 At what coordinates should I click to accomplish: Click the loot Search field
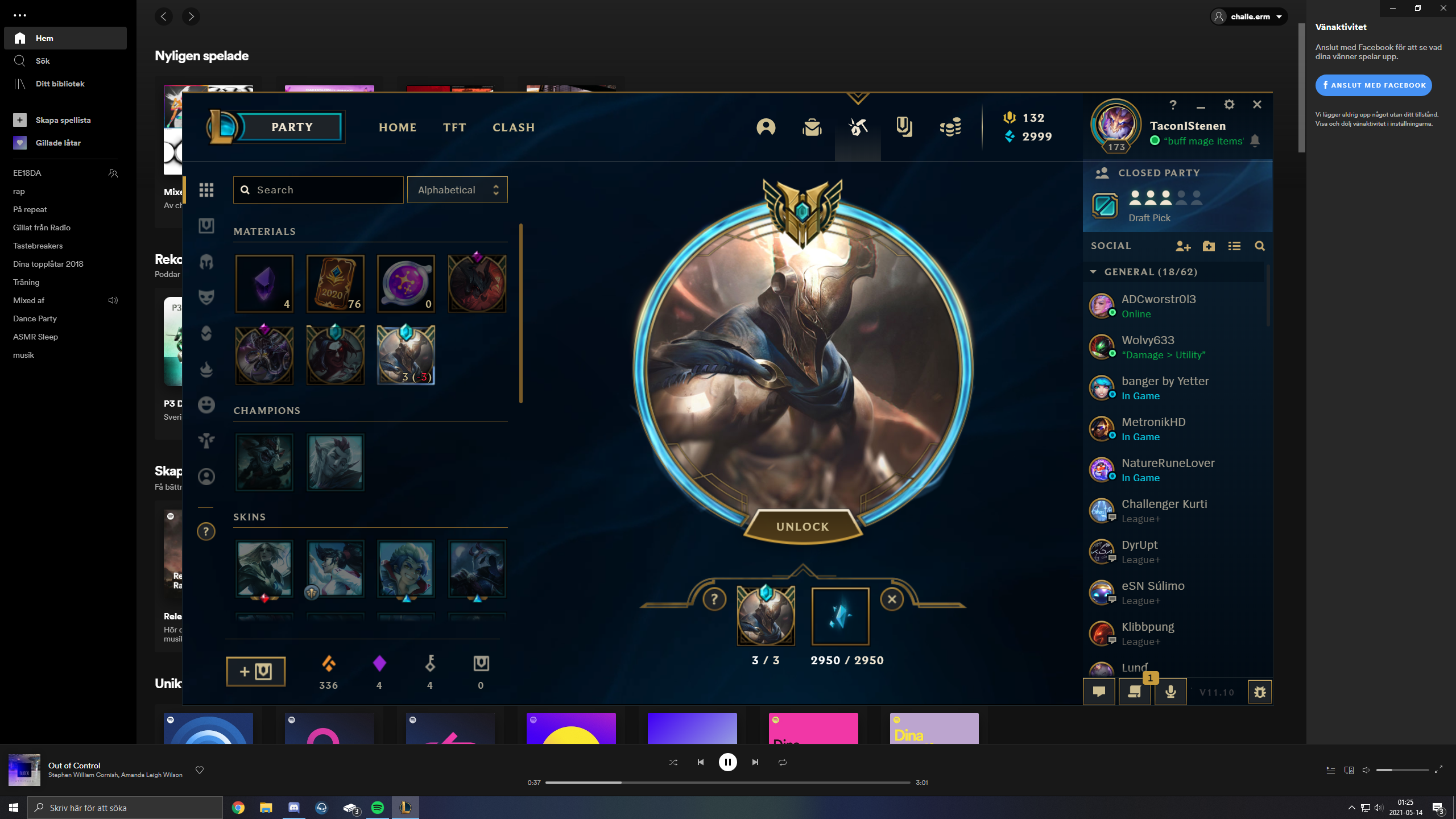[318, 189]
